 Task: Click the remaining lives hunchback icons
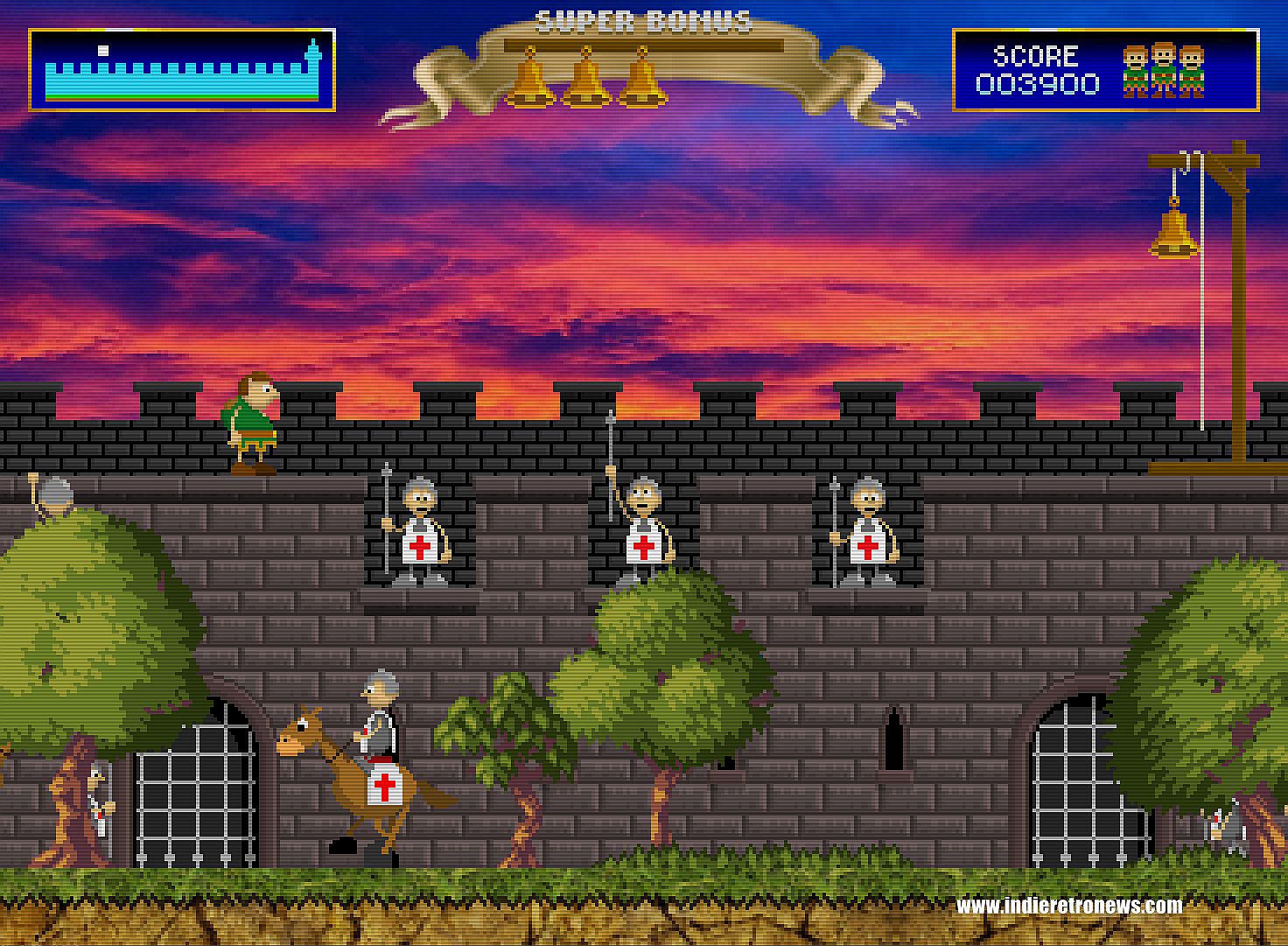pos(1164,70)
